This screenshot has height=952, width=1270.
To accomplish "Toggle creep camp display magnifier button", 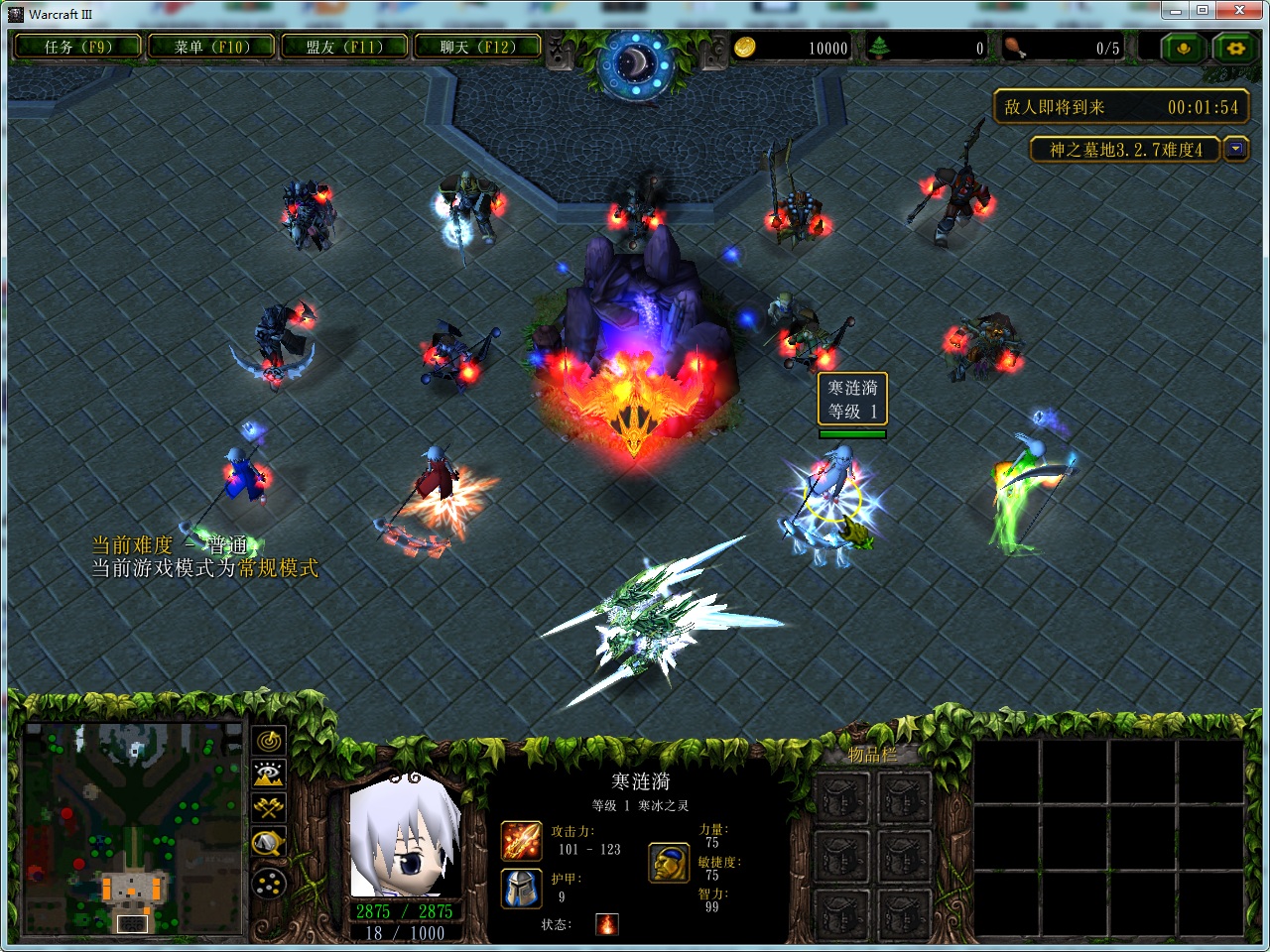I will [x=269, y=844].
